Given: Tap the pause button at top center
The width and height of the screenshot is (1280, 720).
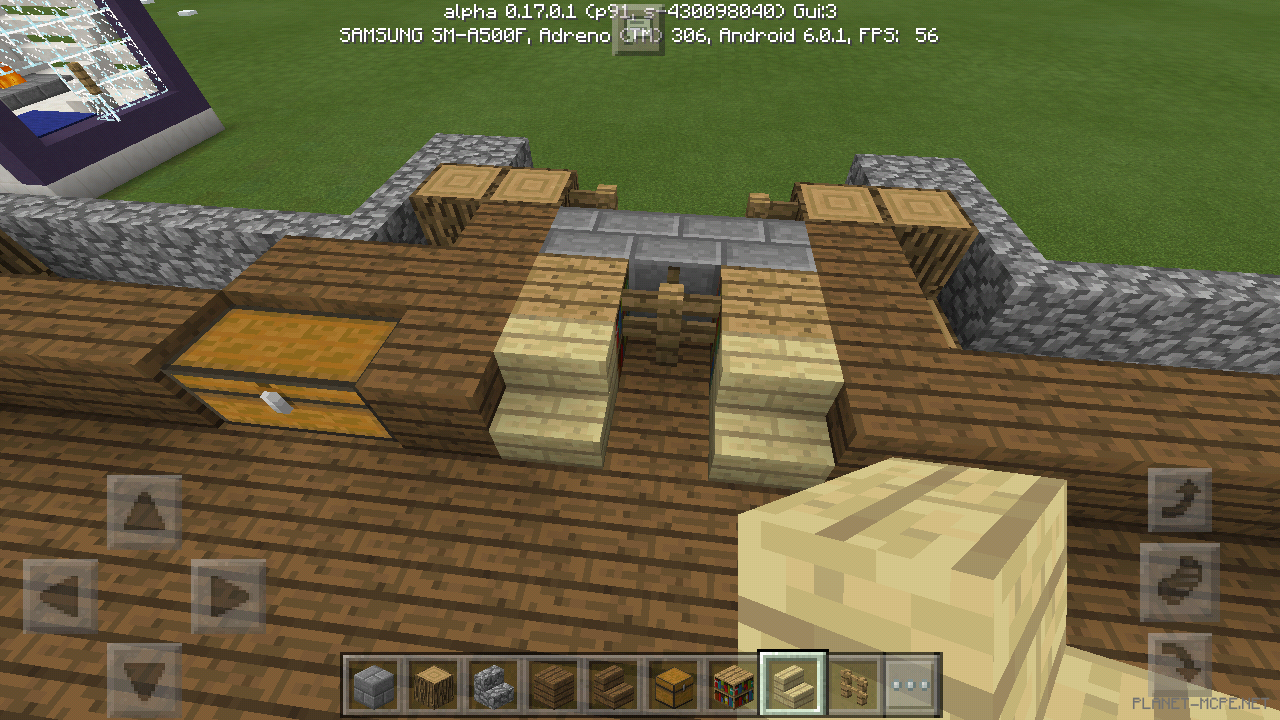Looking at the screenshot, I should tap(640, 30).
